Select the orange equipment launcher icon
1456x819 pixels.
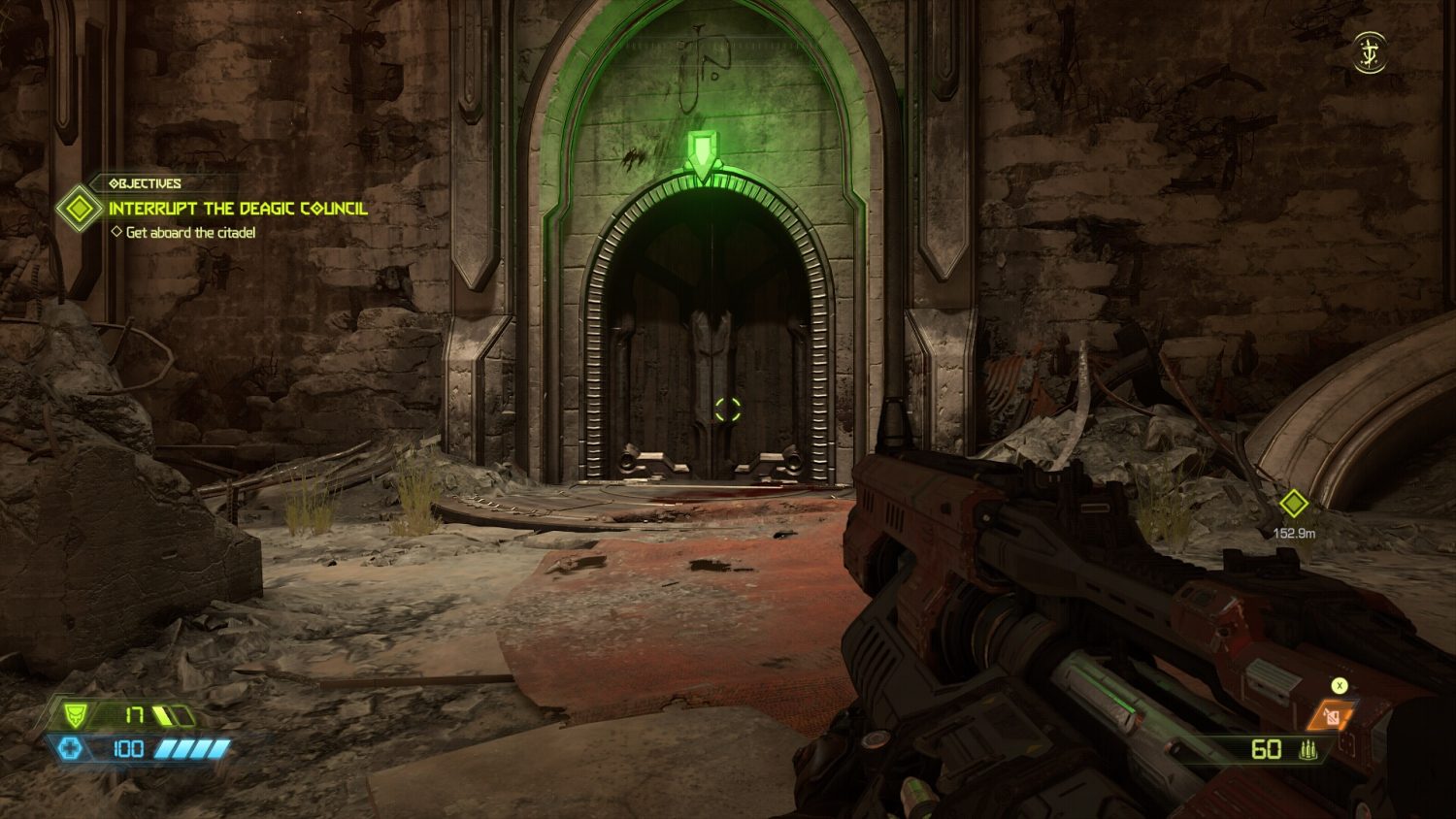[1331, 716]
